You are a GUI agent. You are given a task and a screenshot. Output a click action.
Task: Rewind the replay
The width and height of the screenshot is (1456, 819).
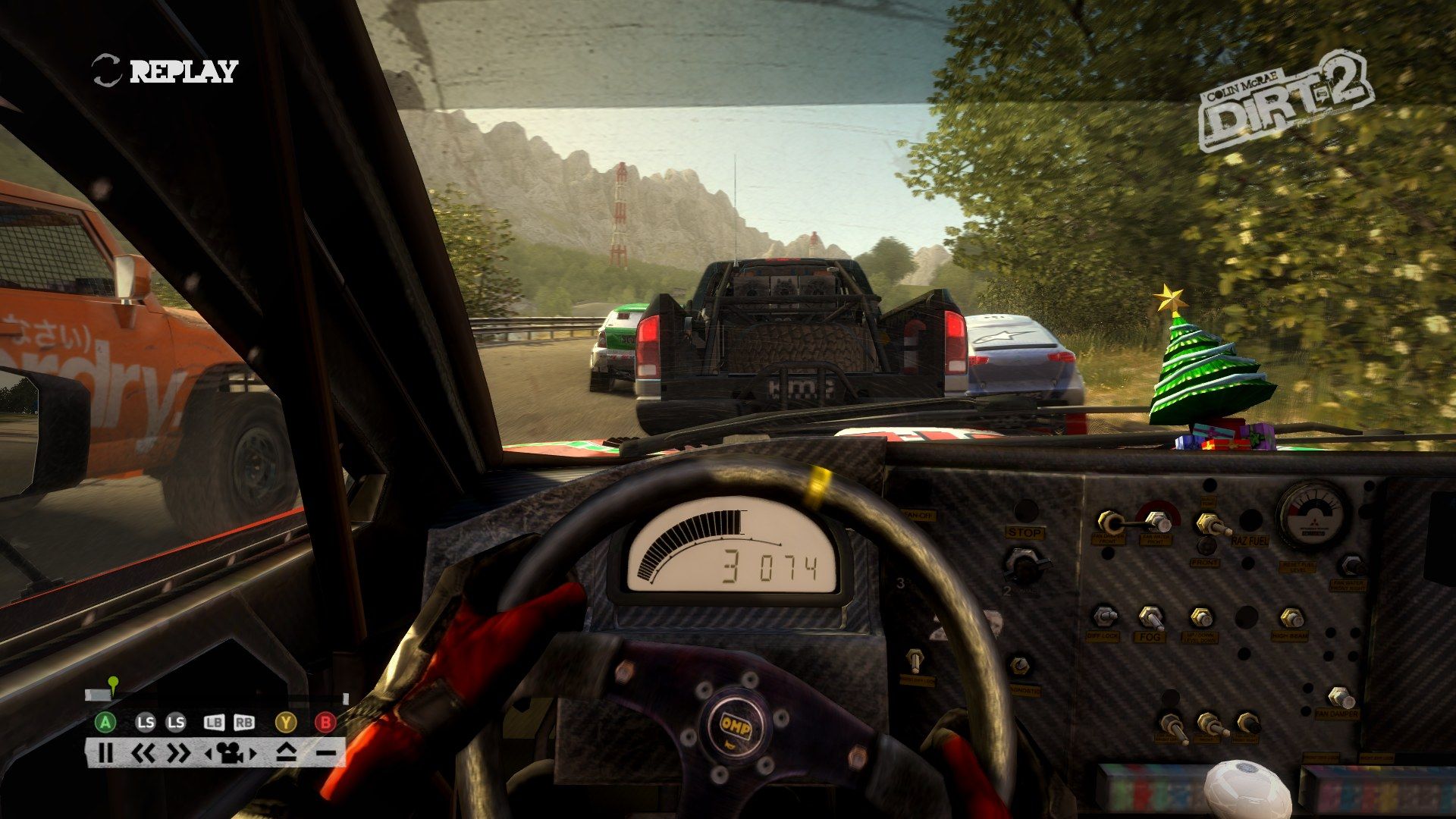pyautogui.click(x=143, y=753)
